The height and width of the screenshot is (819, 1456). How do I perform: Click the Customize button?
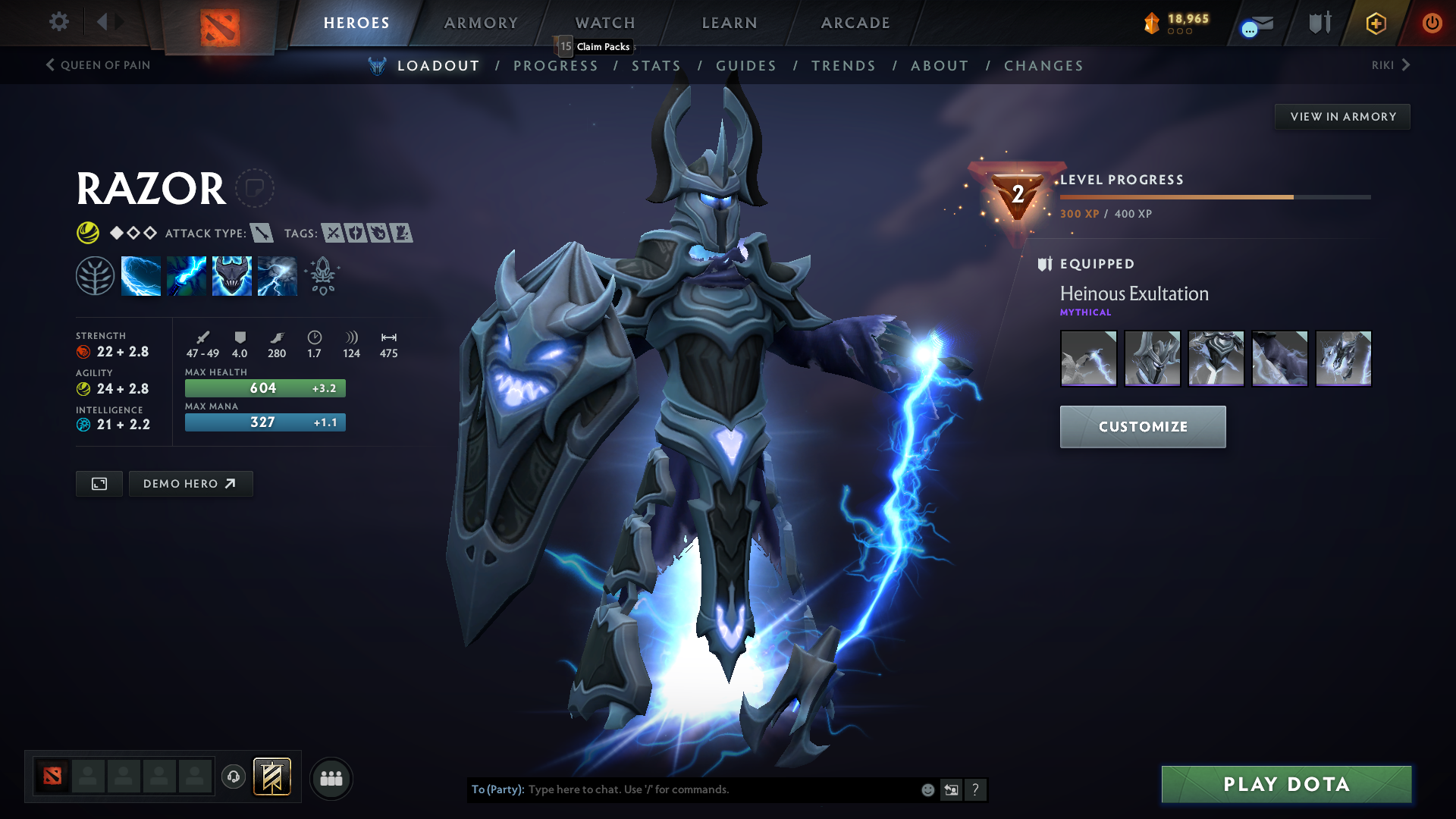tap(1142, 426)
